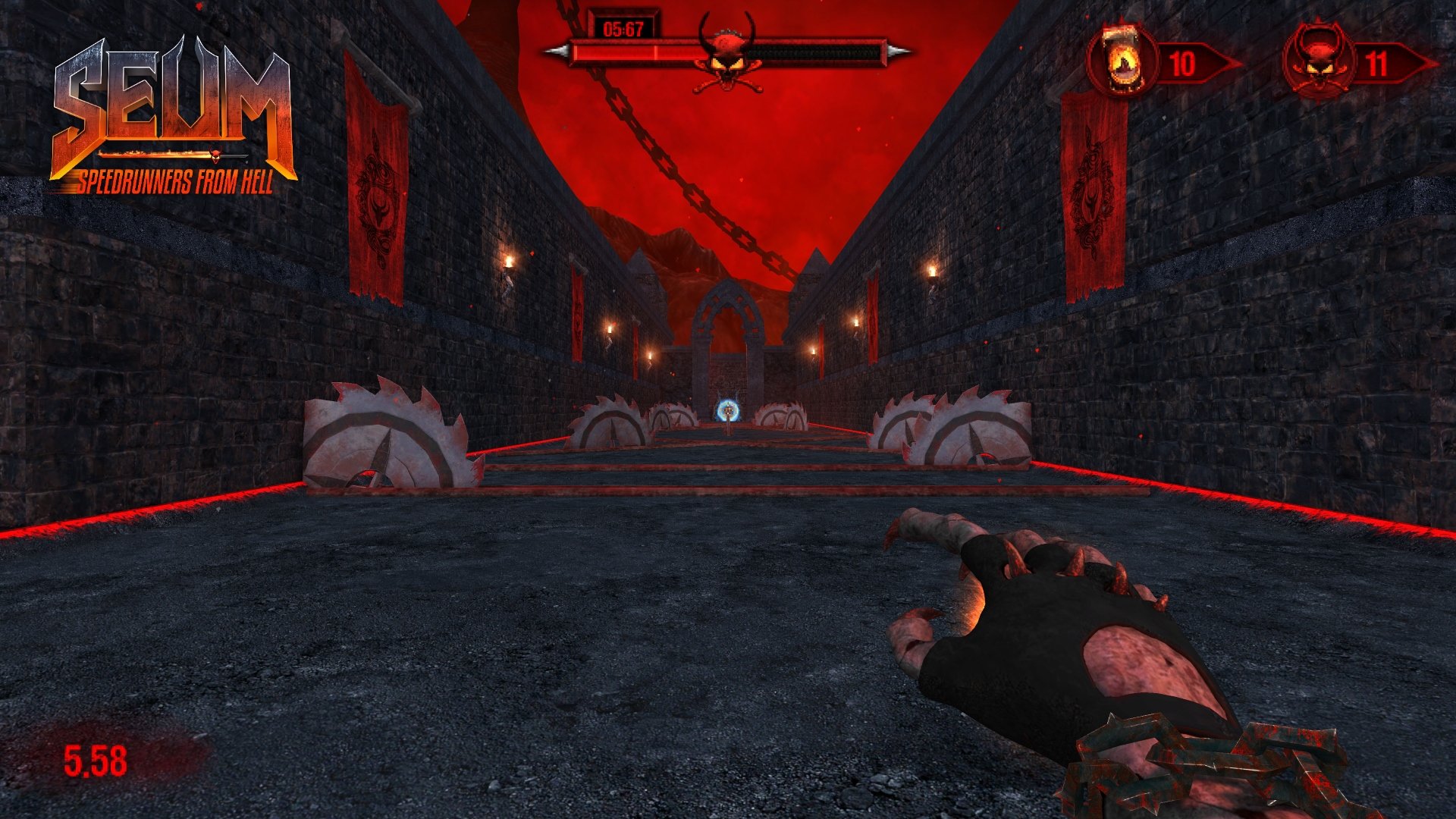Click the flaming portal scroll icon showing 10

coord(1121,55)
